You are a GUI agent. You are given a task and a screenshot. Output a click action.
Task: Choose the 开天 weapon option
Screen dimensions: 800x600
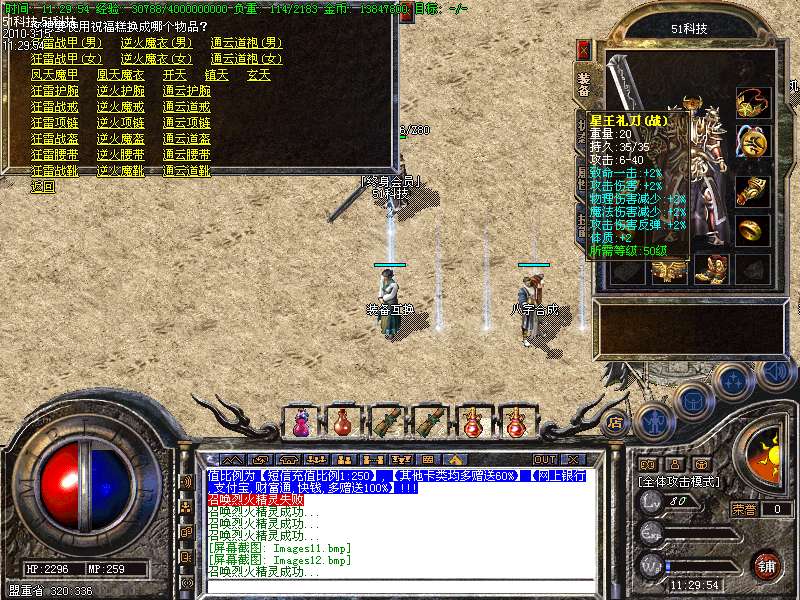[175, 74]
